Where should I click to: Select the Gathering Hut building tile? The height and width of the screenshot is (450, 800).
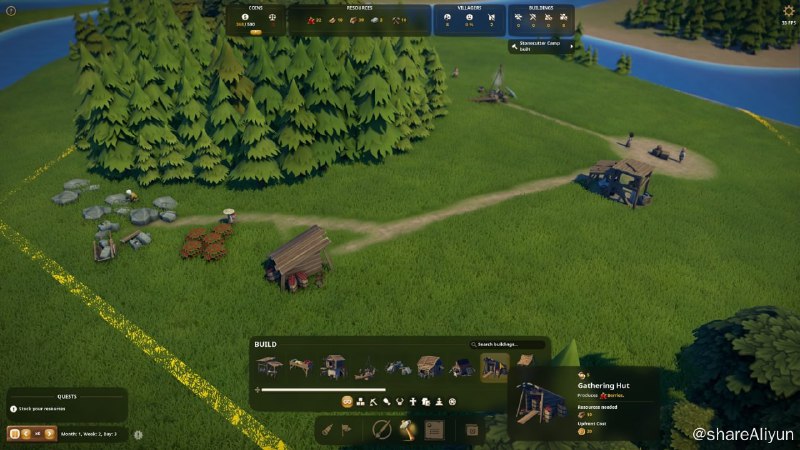tap(494, 367)
